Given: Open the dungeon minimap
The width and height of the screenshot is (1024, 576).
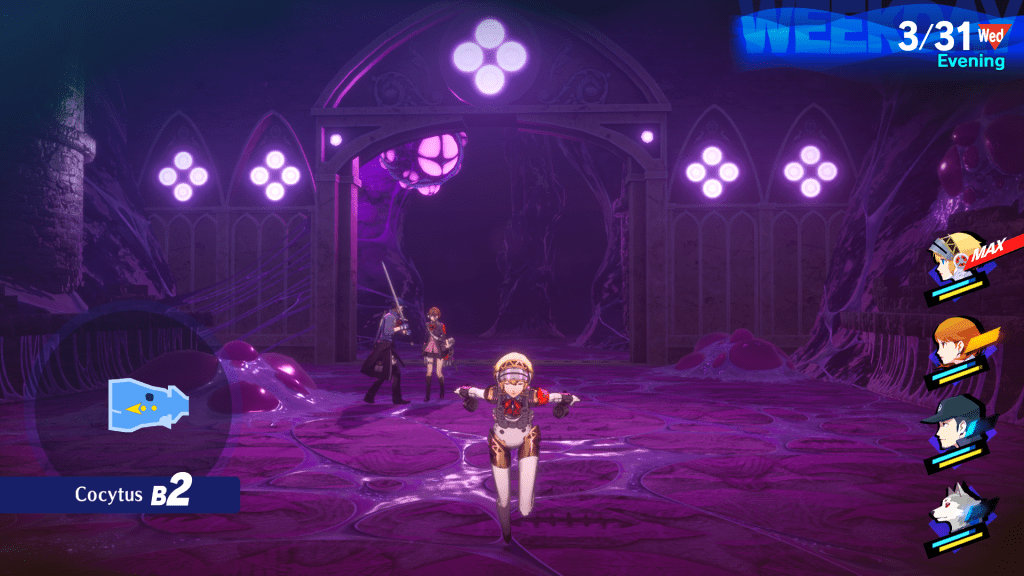Looking at the screenshot, I should [x=148, y=402].
